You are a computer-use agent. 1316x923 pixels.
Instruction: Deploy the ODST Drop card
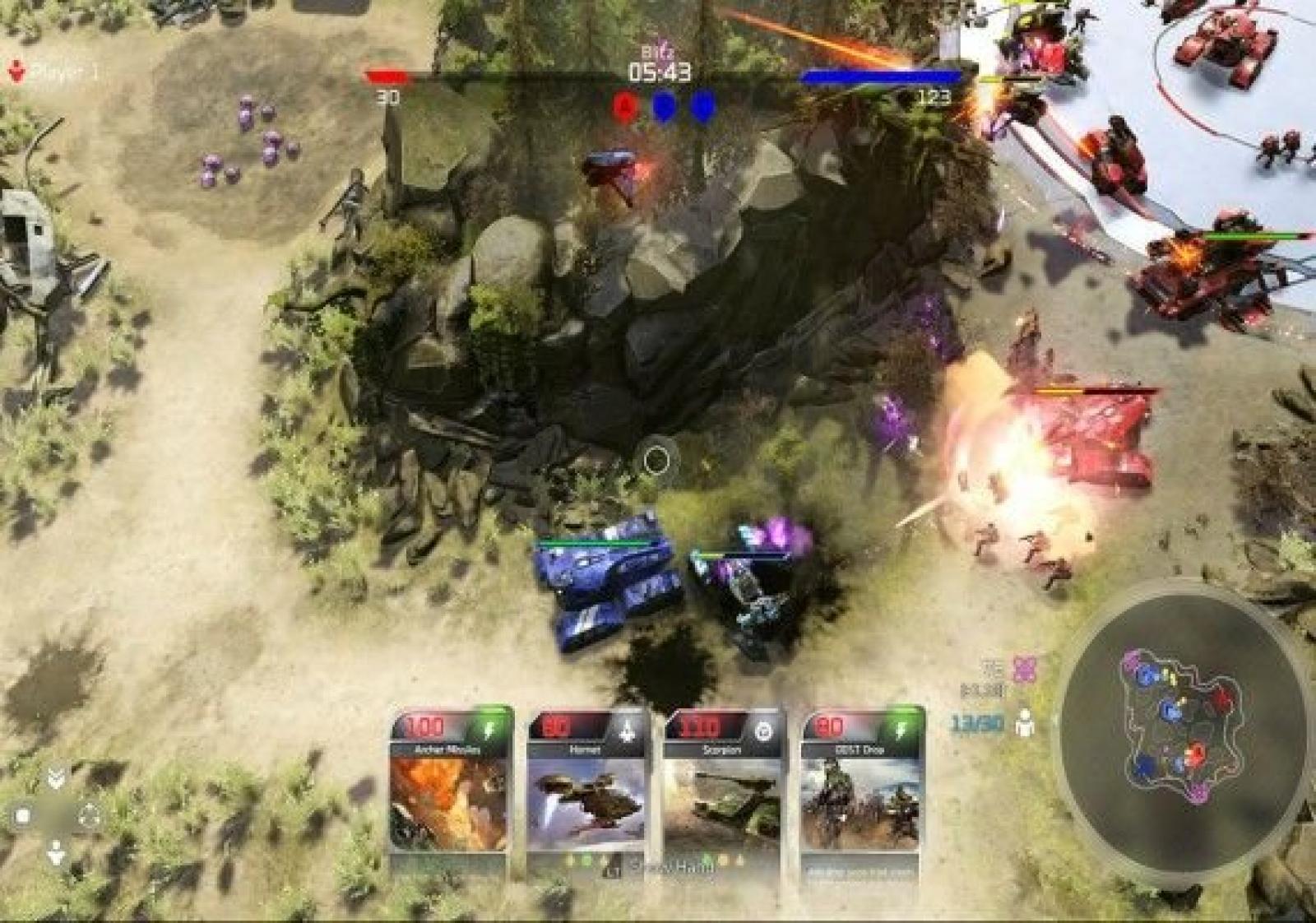coord(861,786)
